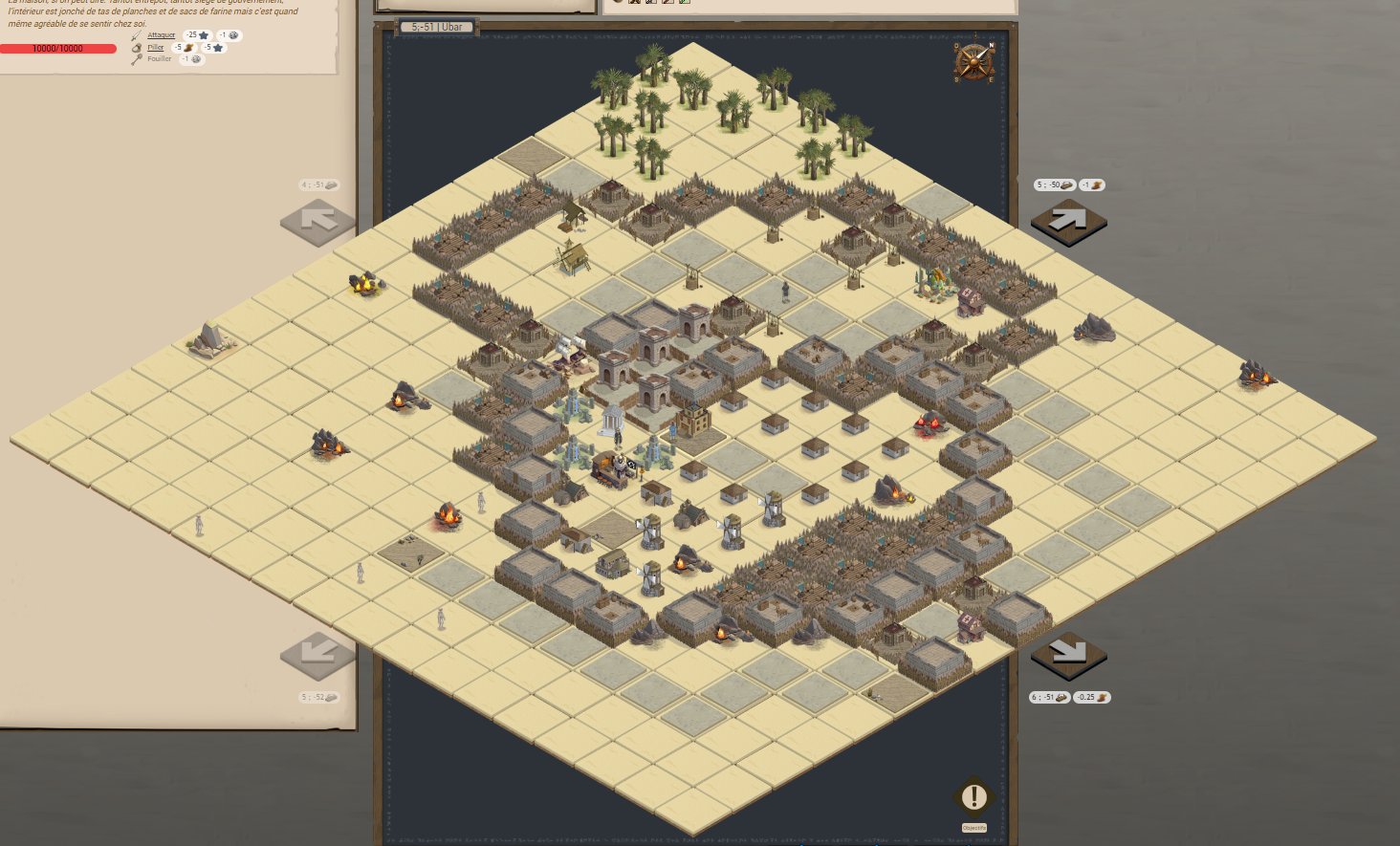1400x846 pixels.
Task: Click the Attaquer action link
Action: (x=161, y=35)
